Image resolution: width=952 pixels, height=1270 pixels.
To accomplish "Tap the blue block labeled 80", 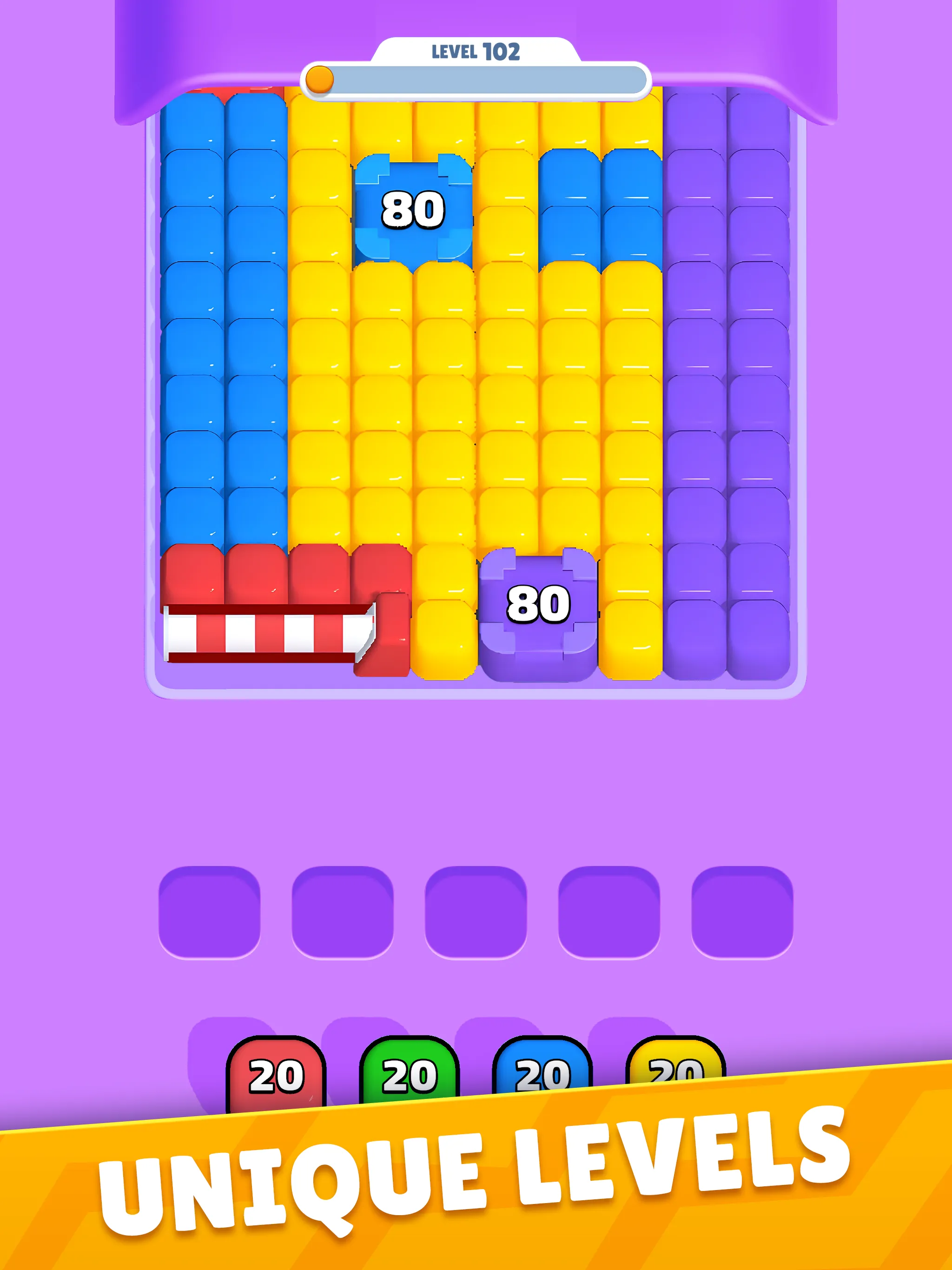I will 412,210.
